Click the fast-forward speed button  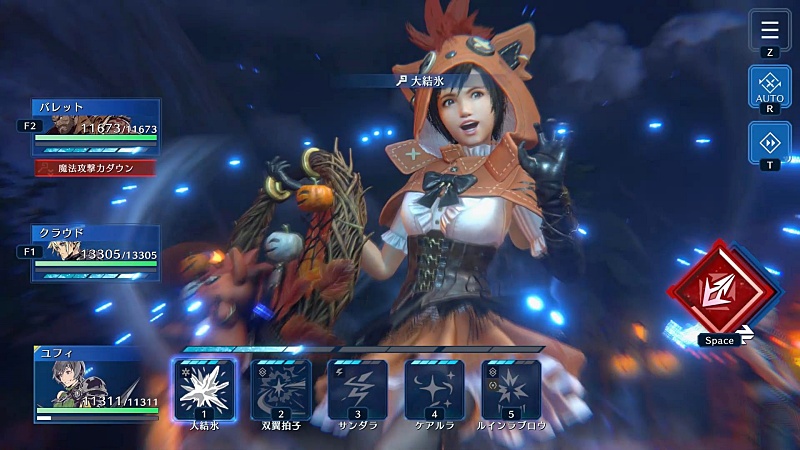point(769,142)
